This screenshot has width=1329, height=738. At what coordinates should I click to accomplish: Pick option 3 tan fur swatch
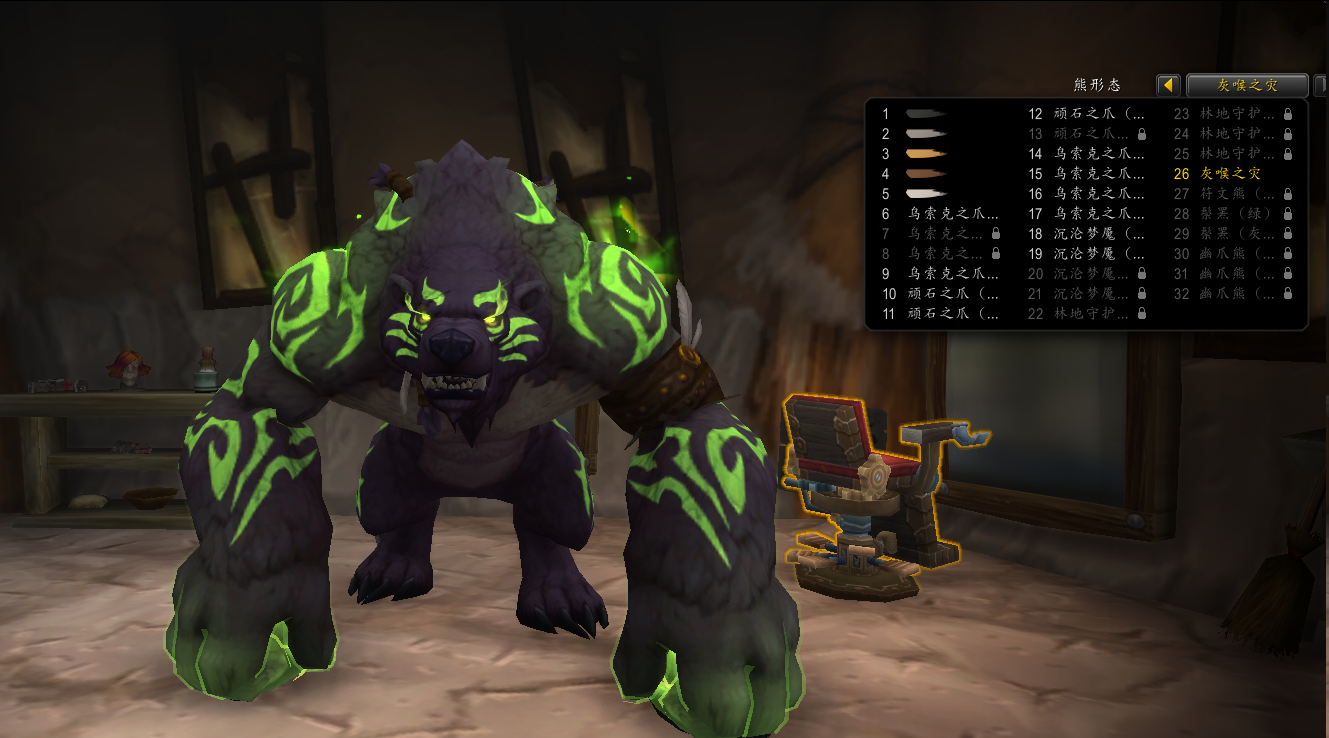tap(925, 154)
